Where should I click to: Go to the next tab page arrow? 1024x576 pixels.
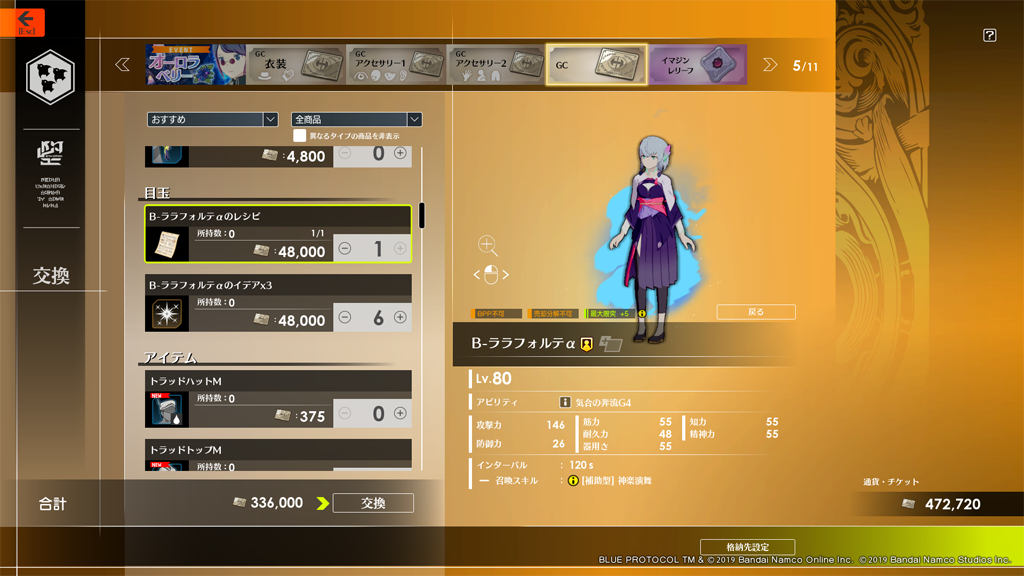(x=770, y=65)
